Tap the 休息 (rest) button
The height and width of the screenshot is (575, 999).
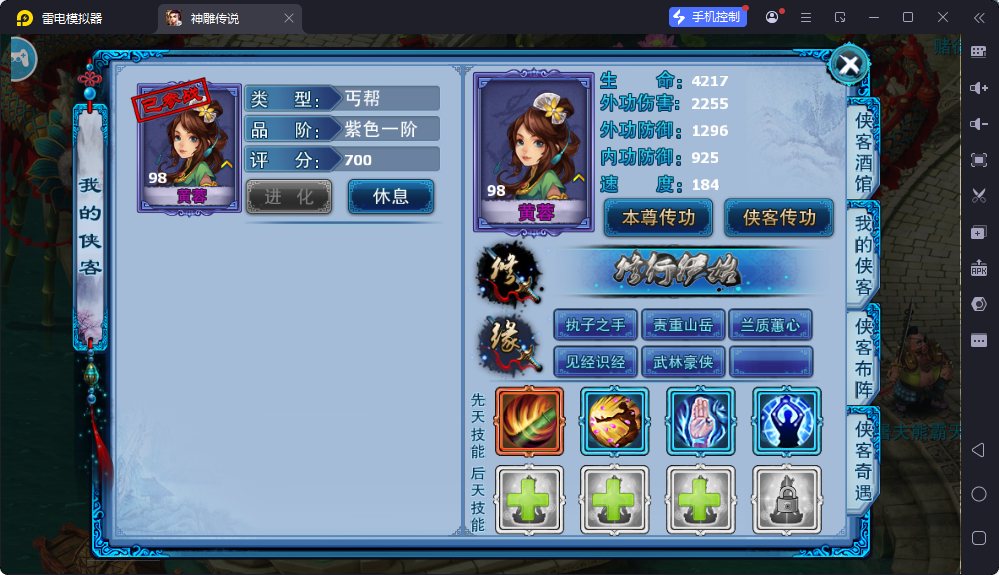[x=391, y=196]
